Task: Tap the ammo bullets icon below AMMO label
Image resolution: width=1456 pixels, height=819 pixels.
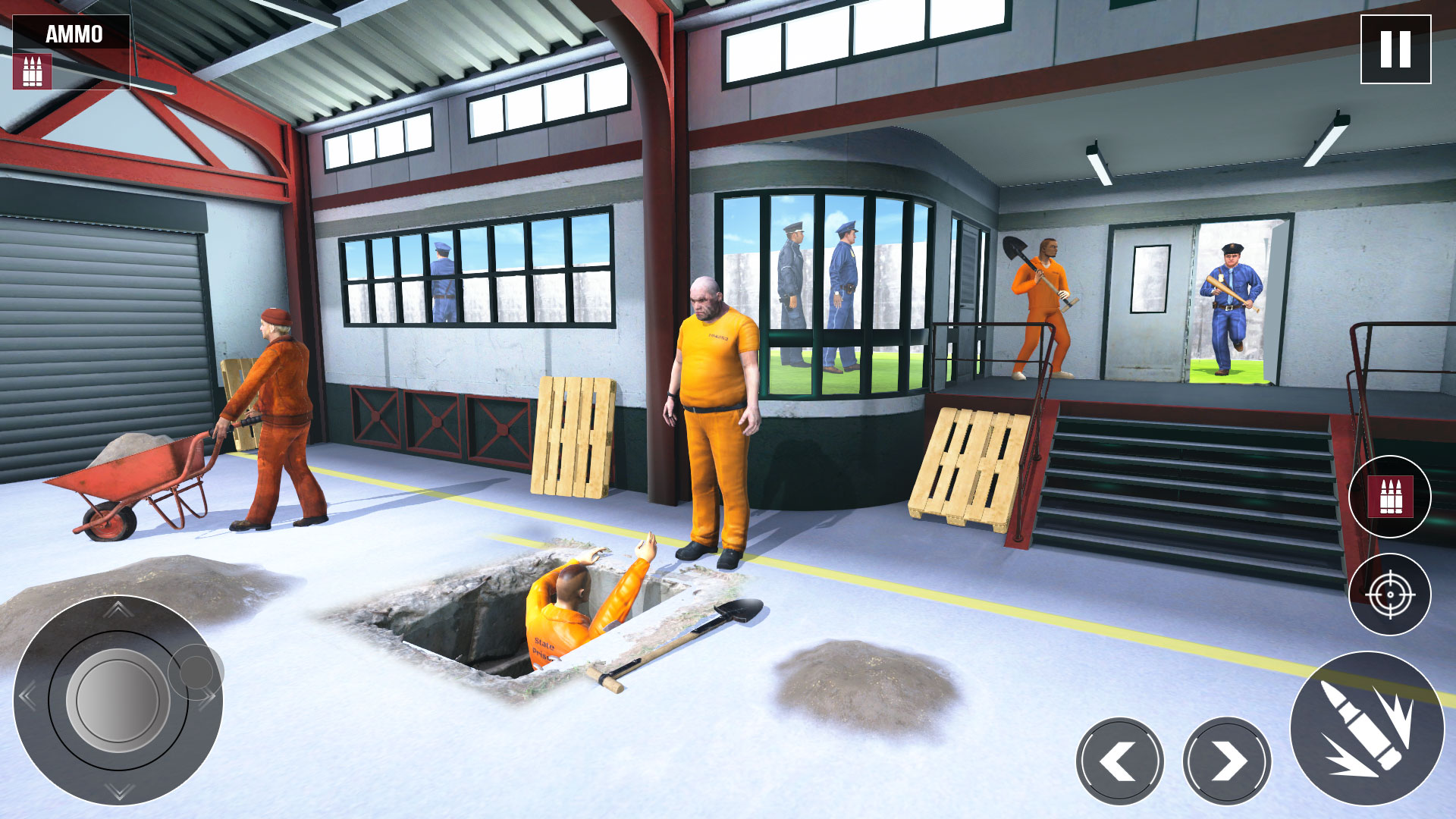Action: click(x=32, y=70)
